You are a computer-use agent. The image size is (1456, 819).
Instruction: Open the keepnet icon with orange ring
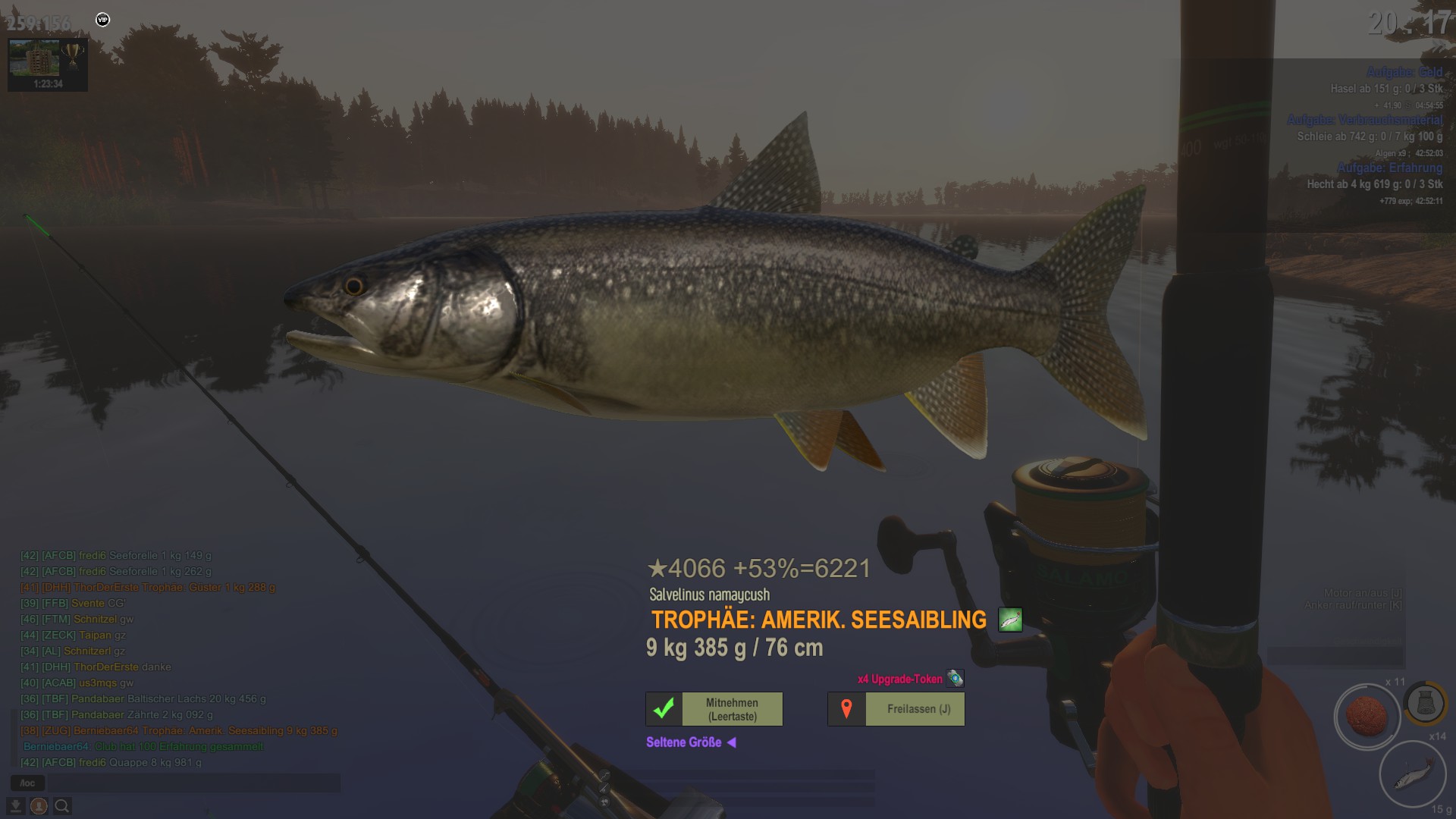click(x=1425, y=703)
